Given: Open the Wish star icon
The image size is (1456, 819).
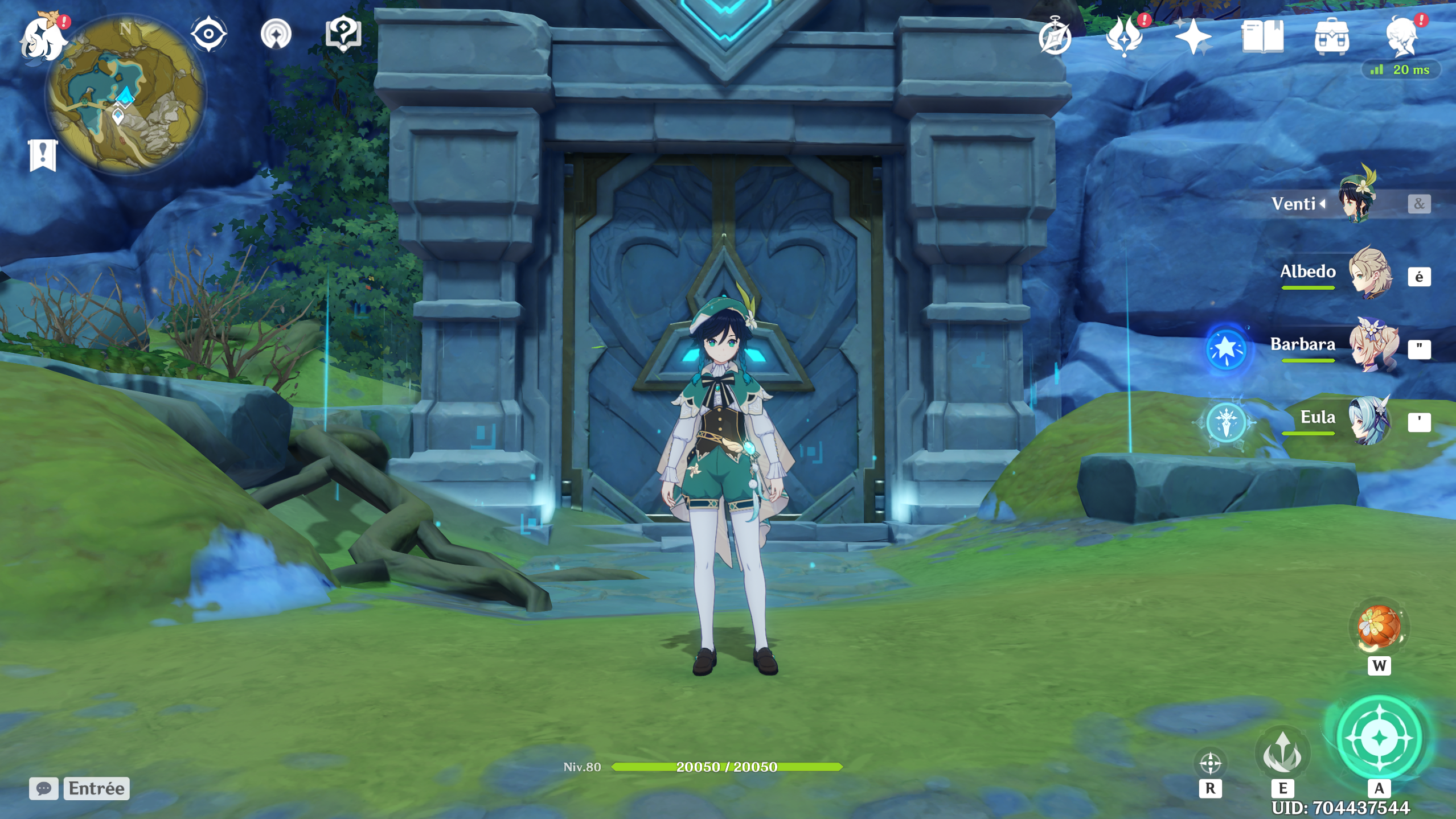Looking at the screenshot, I should 1193,37.
